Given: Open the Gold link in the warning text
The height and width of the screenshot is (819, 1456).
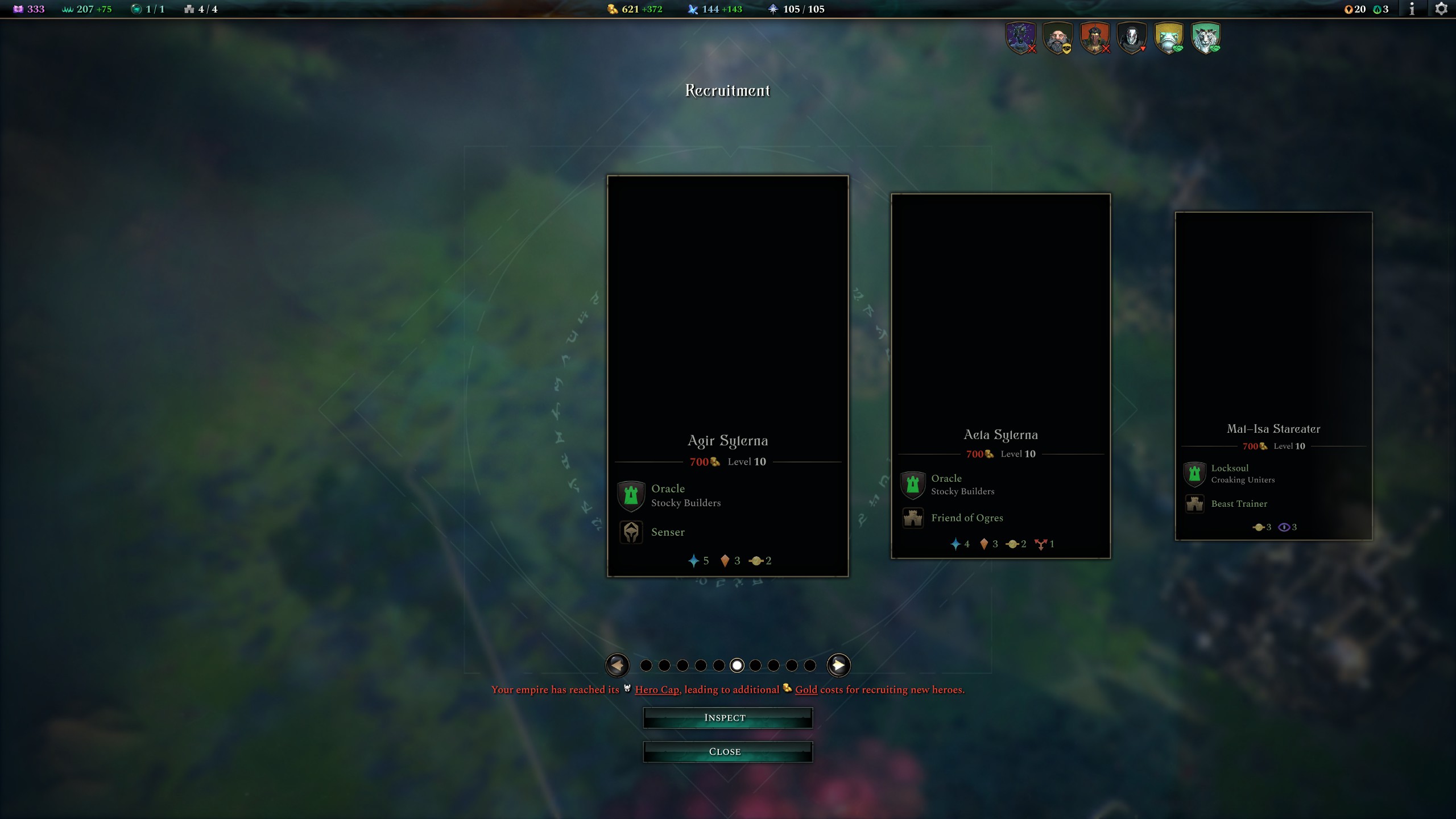Looking at the screenshot, I should coord(806,689).
